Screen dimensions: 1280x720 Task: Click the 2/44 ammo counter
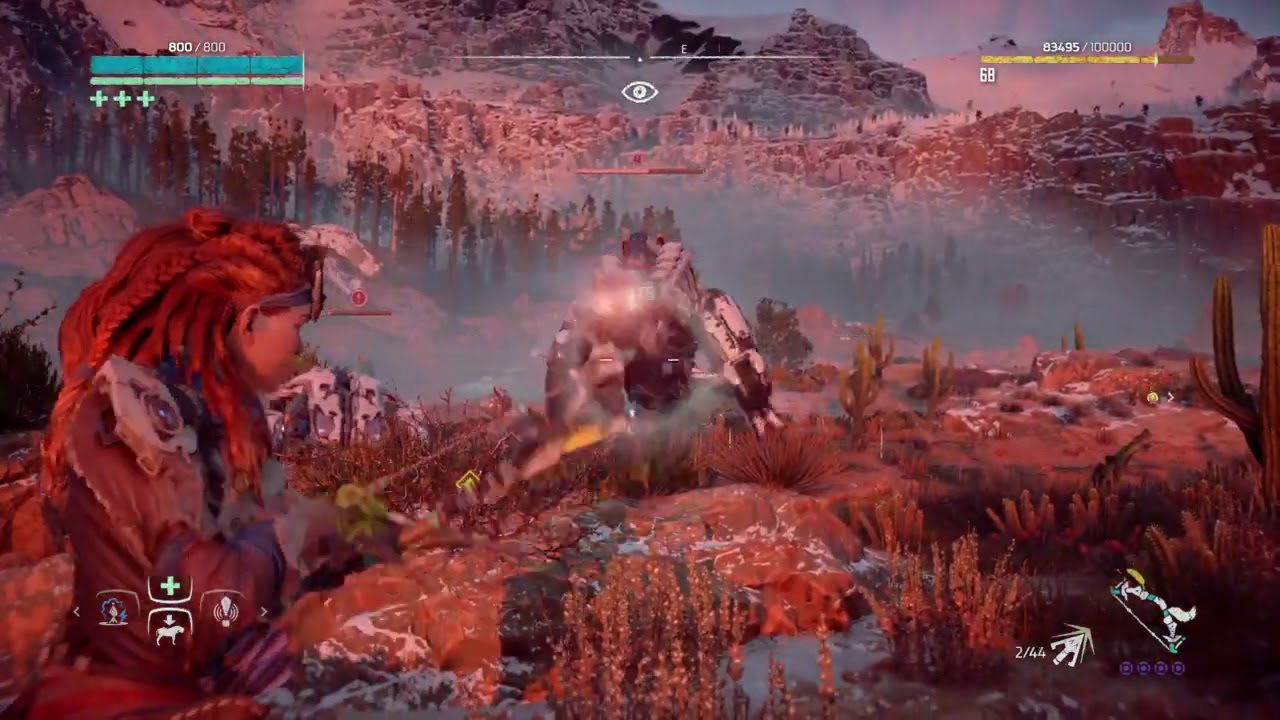[x=1032, y=651]
